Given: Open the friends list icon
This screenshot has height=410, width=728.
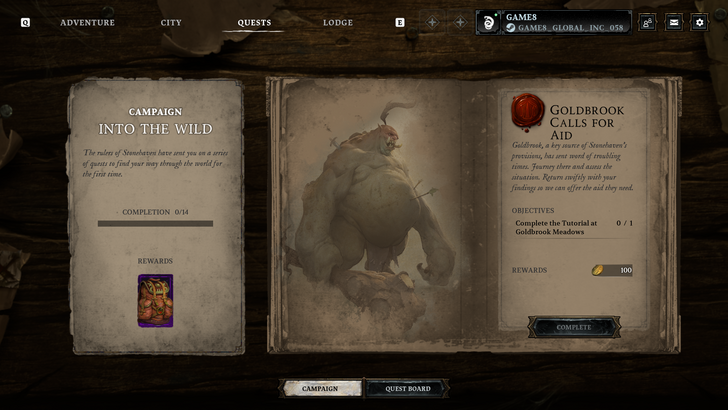Looking at the screenshot, I should [x=647, y=22].
